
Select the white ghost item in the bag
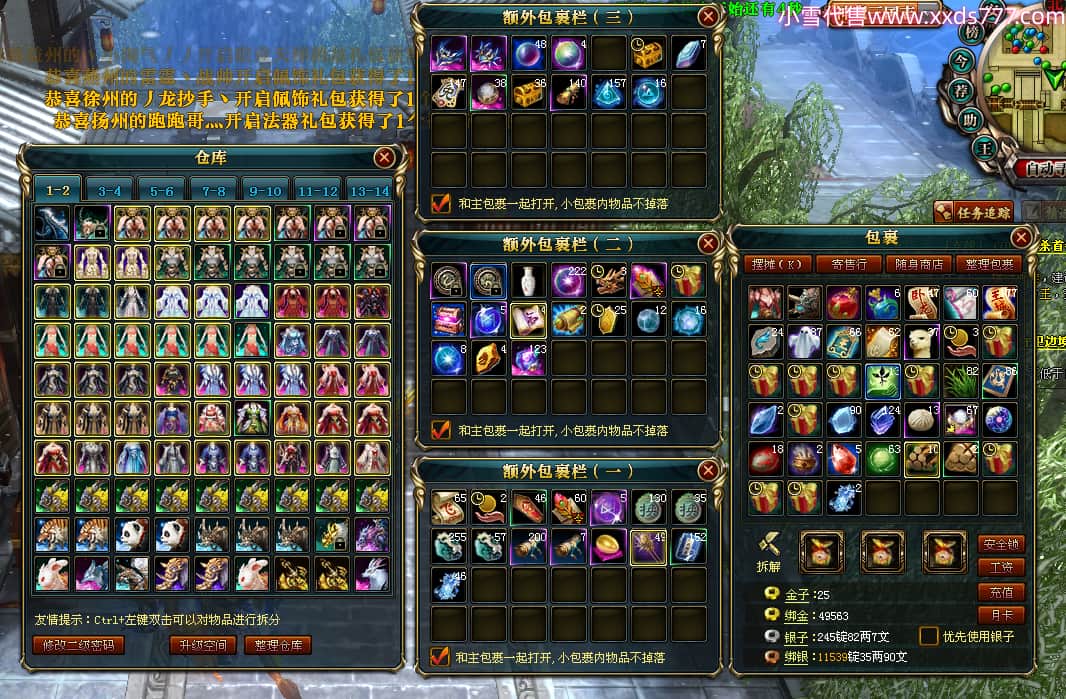click(x=805, y=341)
